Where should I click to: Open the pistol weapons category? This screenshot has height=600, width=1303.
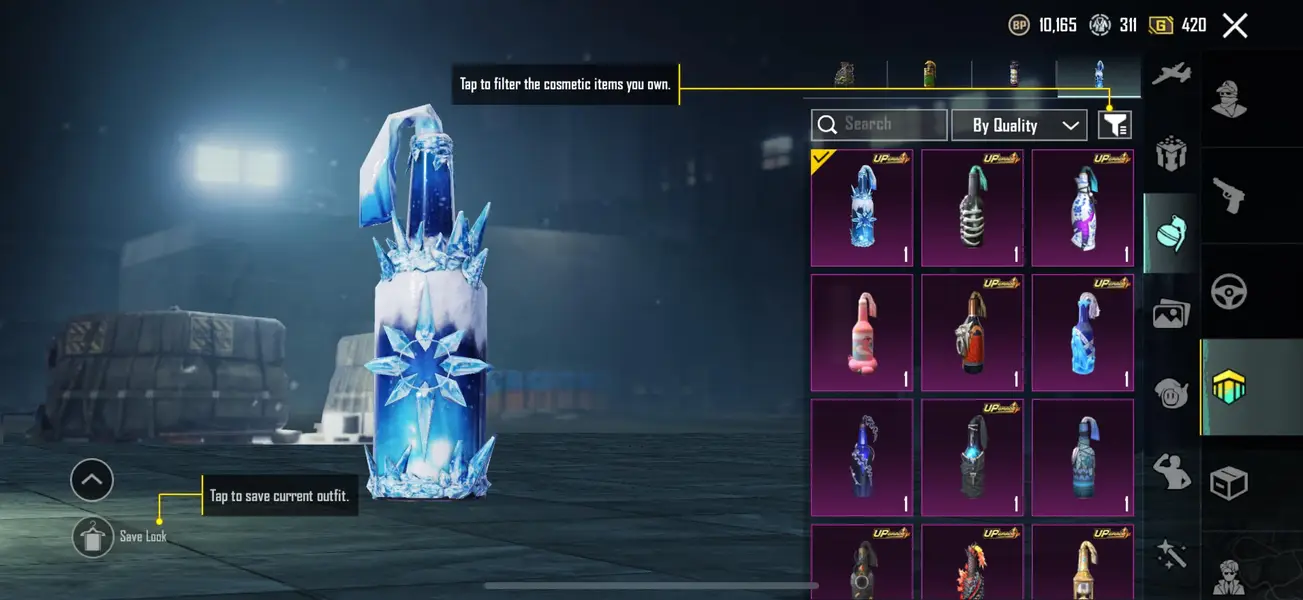pyautogui.click(x=1229, y=195)
